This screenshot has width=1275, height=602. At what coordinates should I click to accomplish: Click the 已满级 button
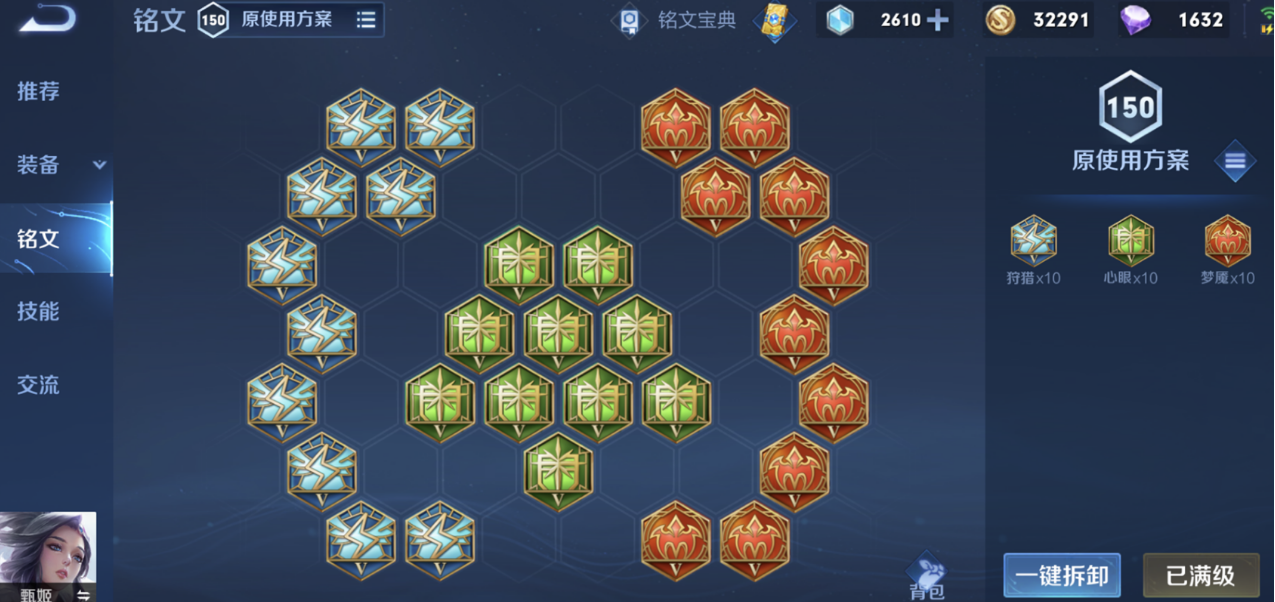pos(1200,576)
